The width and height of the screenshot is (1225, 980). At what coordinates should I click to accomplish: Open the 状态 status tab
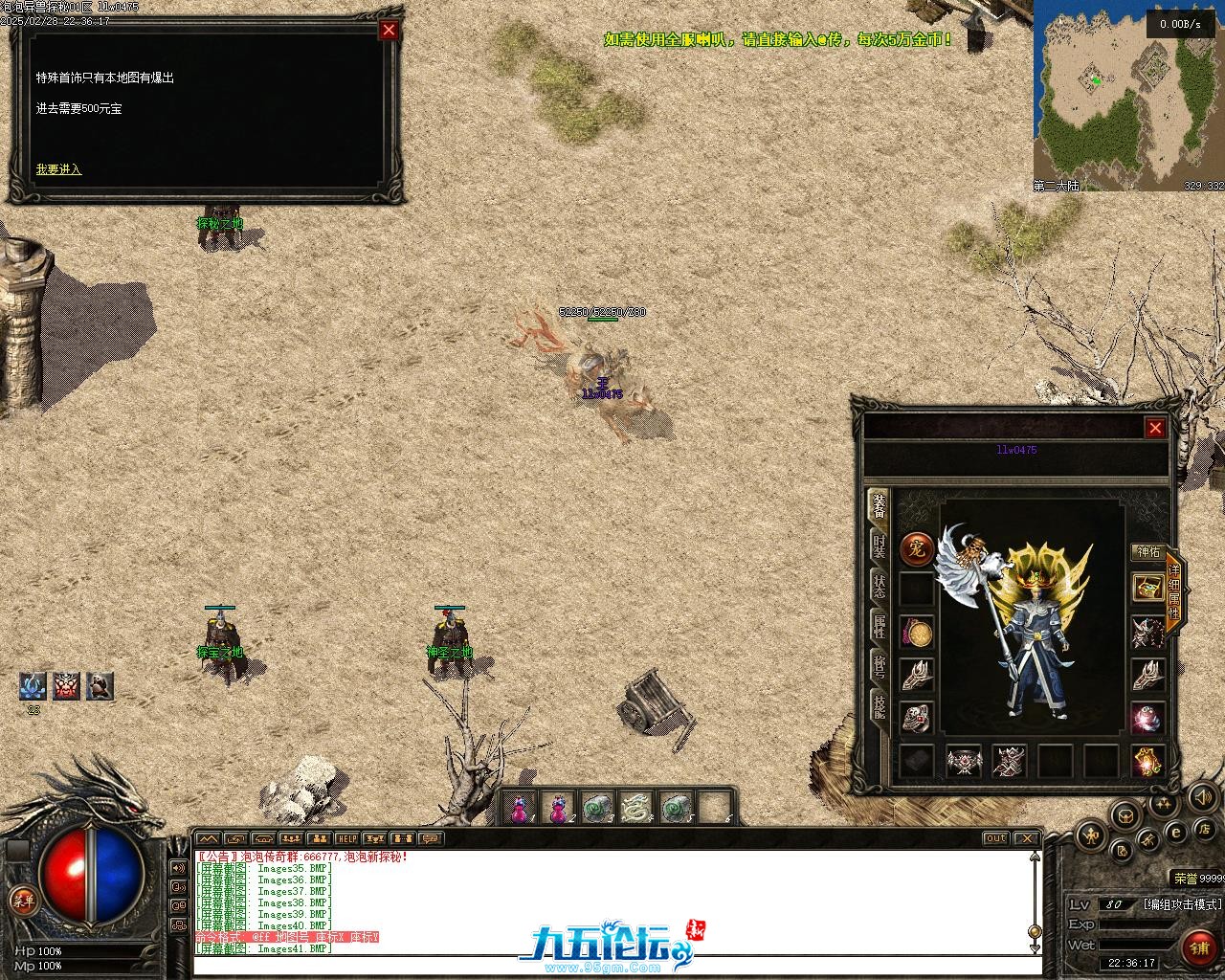[878, 586]
